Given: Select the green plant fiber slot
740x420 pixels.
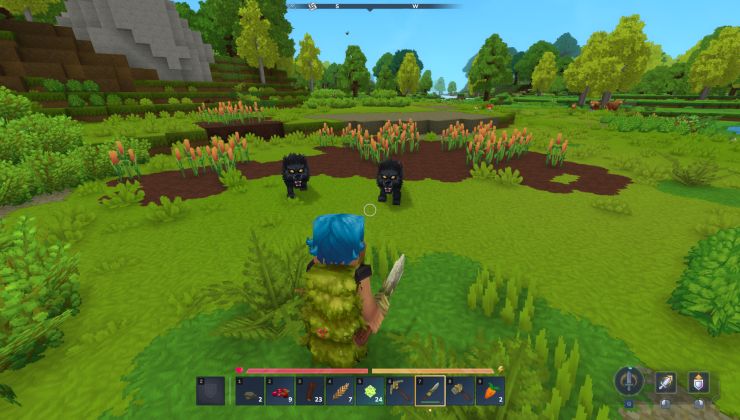Looking at the screenshot, I should pyautogui.click(x=370, y=390).
